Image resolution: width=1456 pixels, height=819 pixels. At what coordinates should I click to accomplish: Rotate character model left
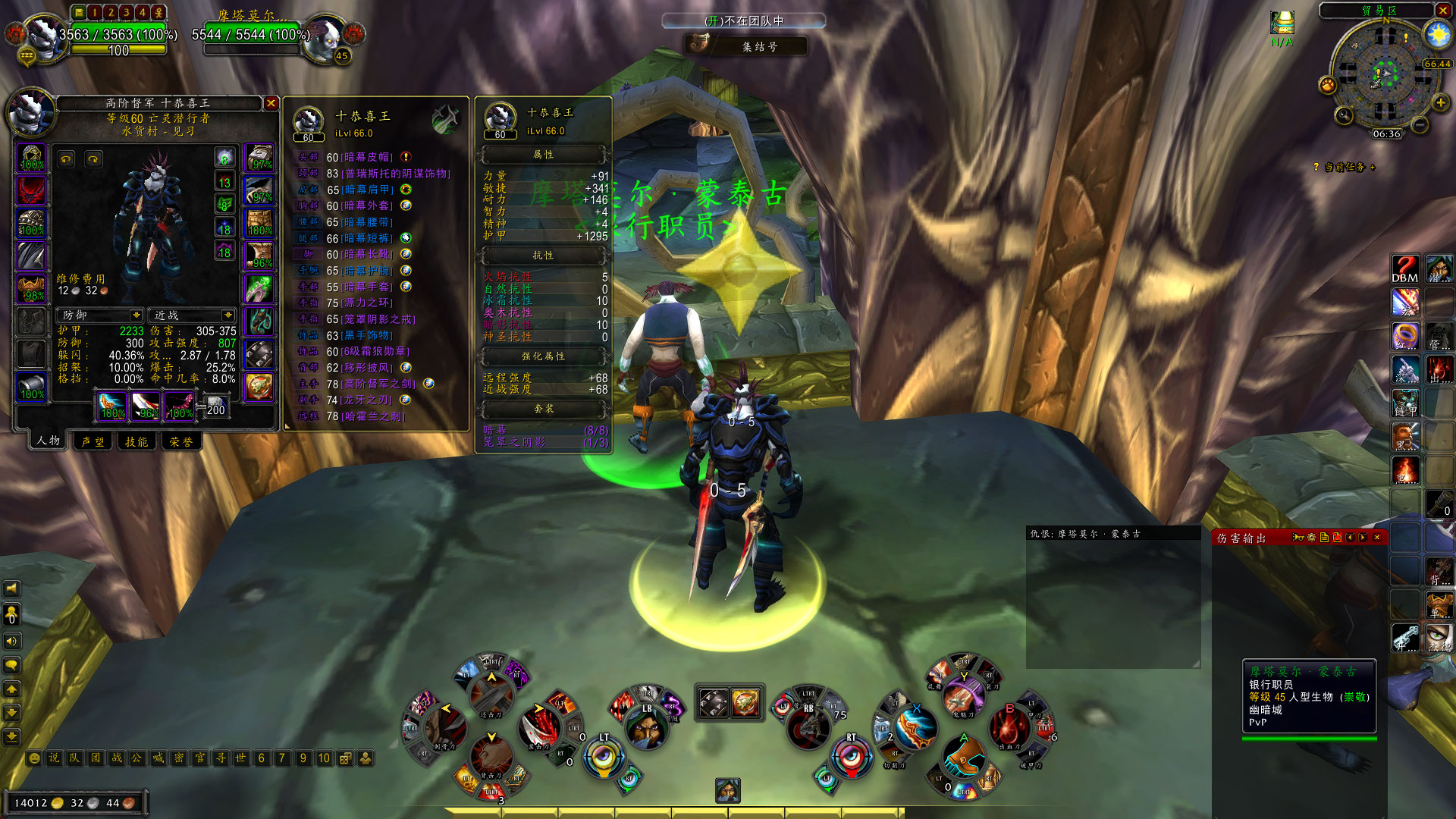click(67, 159)
